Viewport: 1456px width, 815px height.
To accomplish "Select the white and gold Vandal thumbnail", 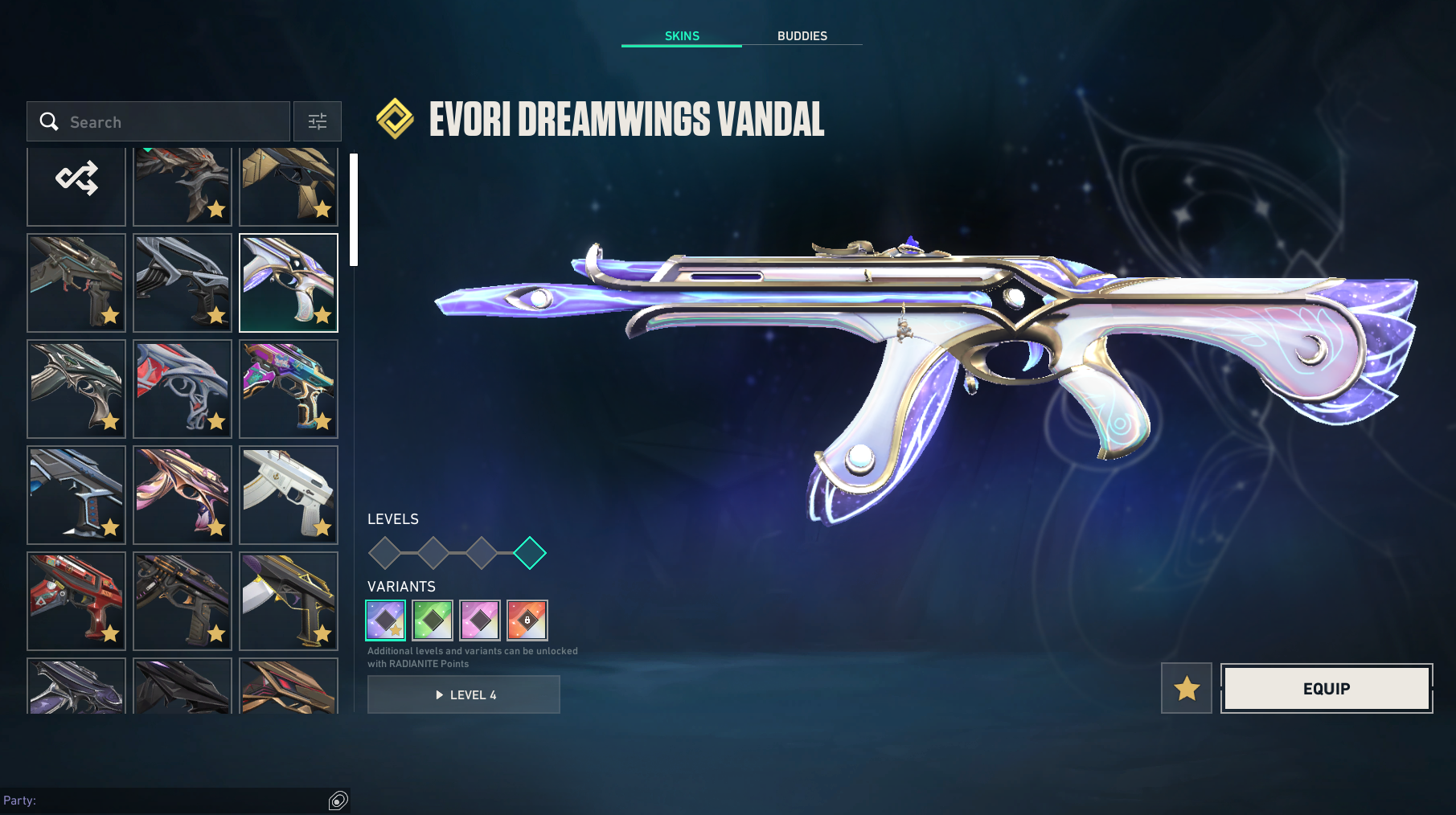I will (289, 495).
